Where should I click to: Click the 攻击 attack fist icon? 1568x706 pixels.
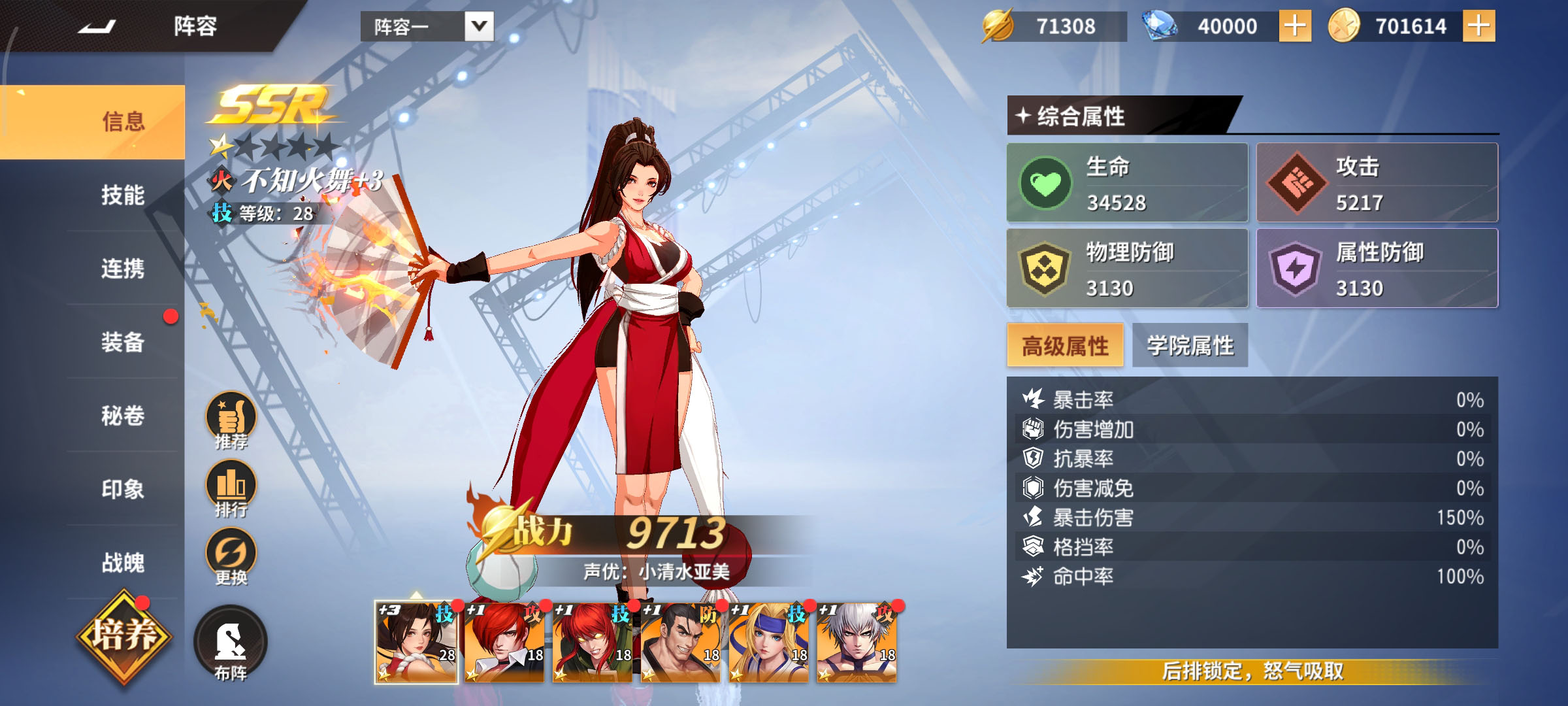(1303, 184)
